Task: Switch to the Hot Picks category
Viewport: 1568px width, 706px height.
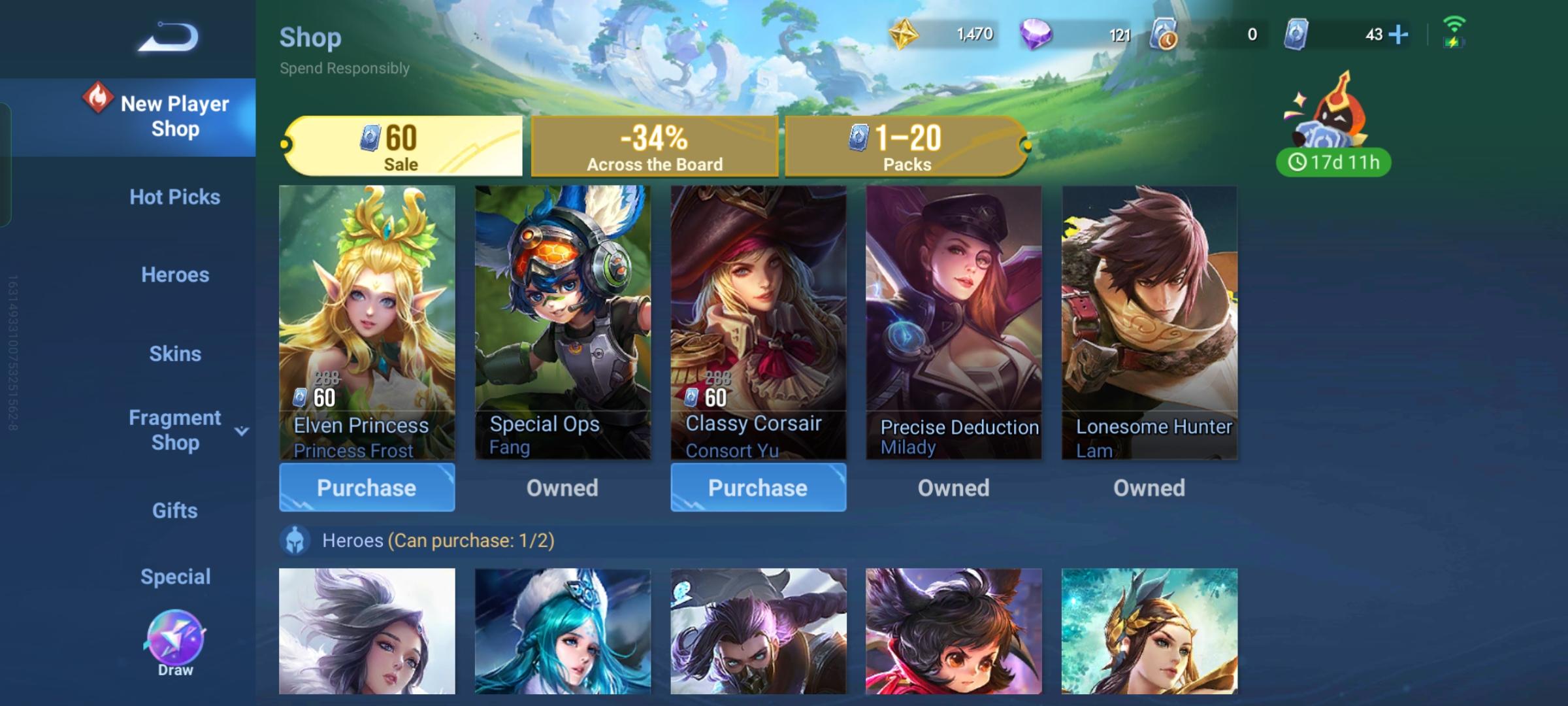Action: [x=174, y=197]
